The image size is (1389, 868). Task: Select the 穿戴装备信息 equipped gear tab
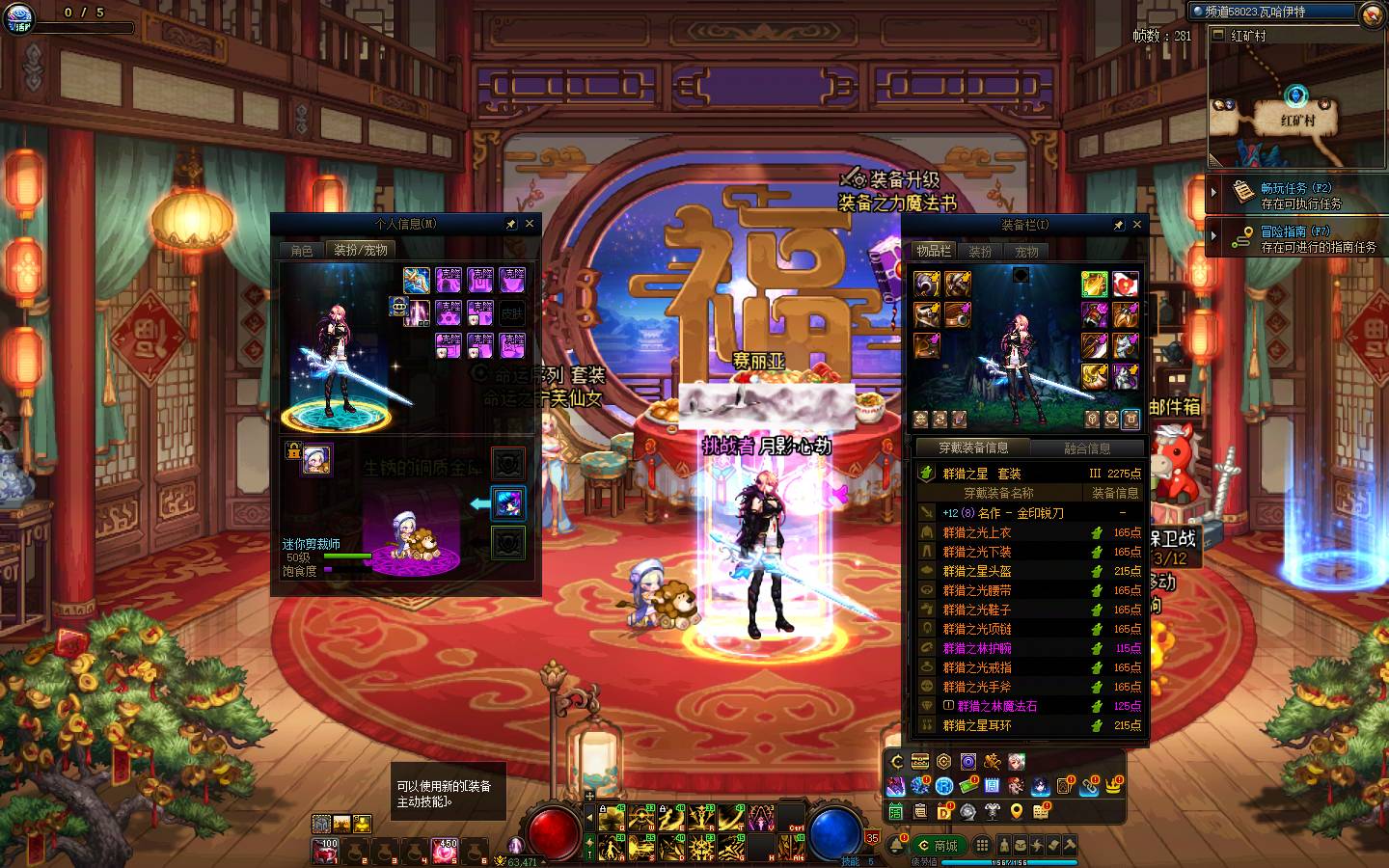pos(973,448)
